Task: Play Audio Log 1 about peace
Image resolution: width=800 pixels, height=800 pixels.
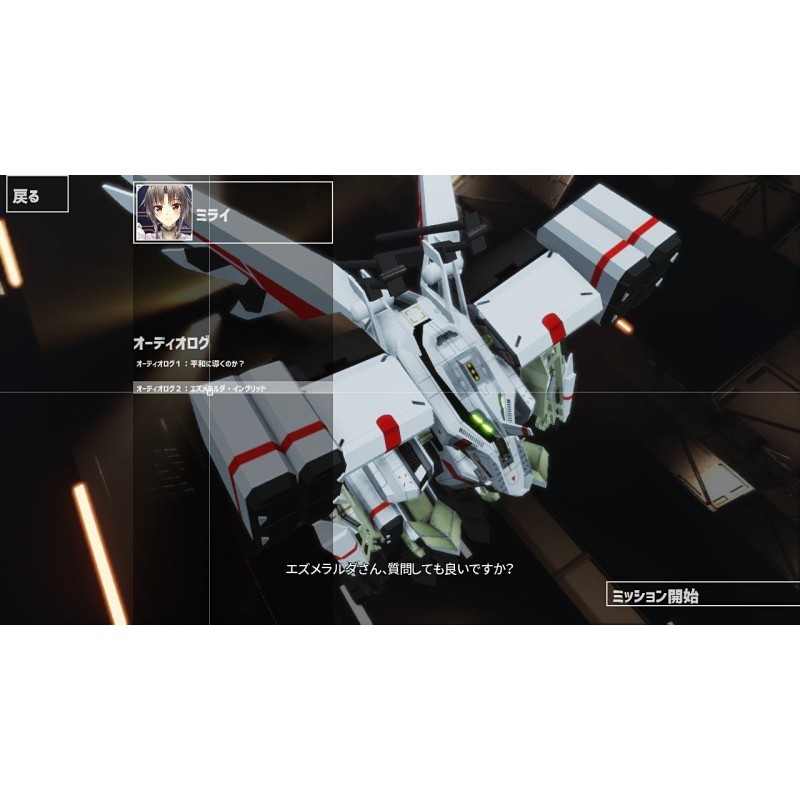Action: 190,363
